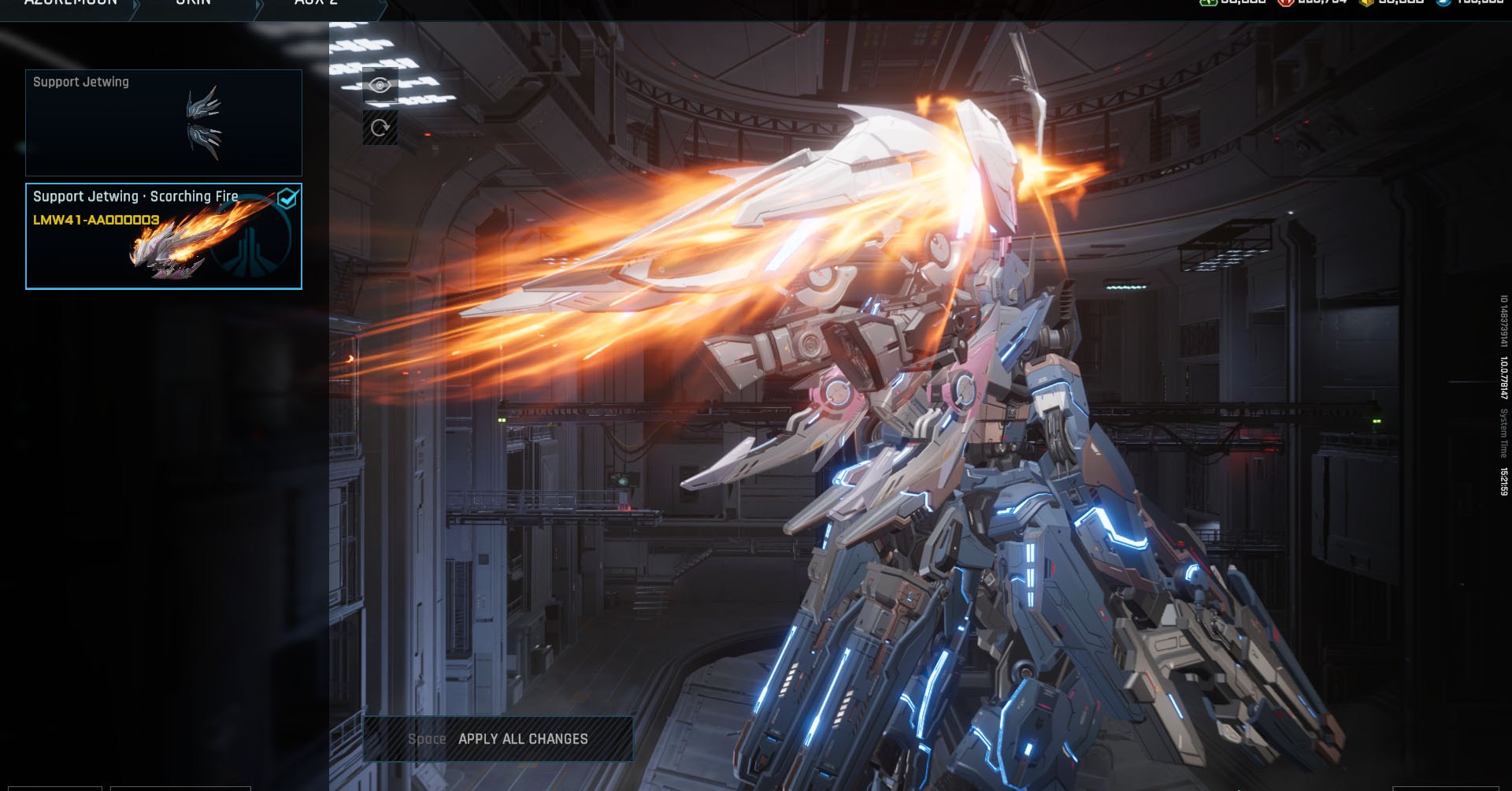Open the chevron after the AUX 2 tab
Viewport: 1512px width, 791px height.
[x=384, y=6]
